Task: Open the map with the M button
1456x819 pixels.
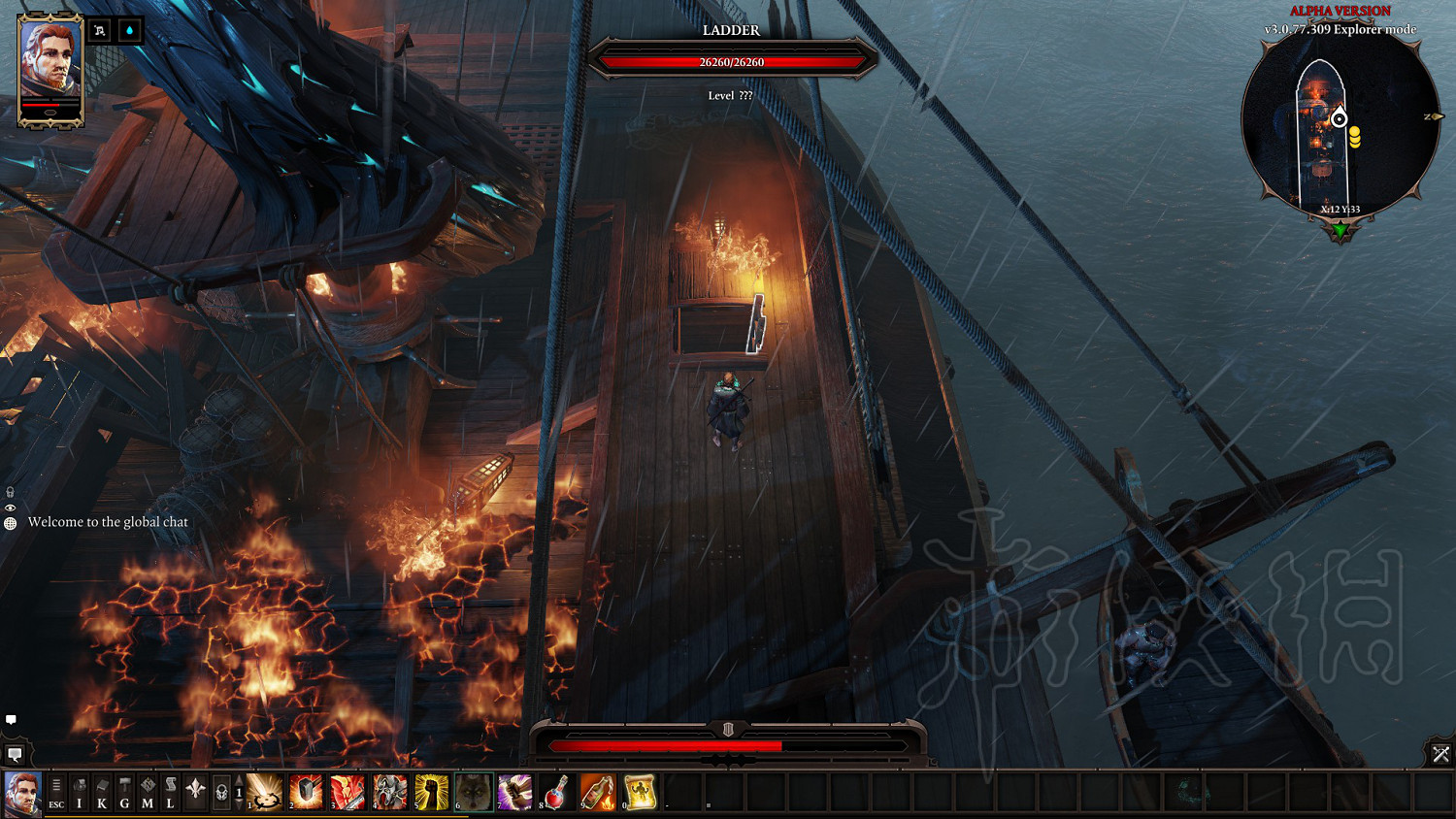Action: tap(148, 792)
